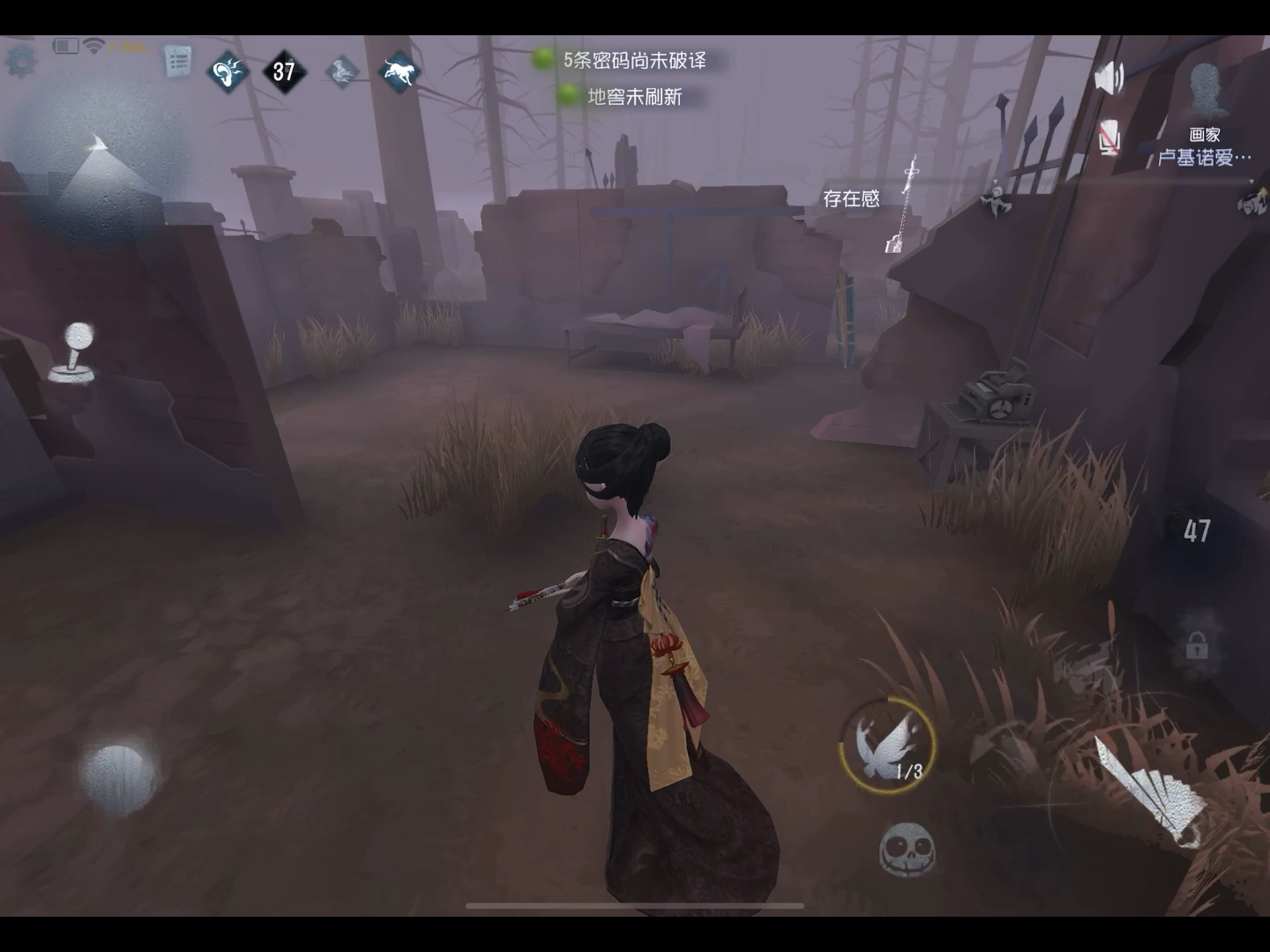Touch the joystick lever icon
The image size is (1270, 952).
click(74, 353)
